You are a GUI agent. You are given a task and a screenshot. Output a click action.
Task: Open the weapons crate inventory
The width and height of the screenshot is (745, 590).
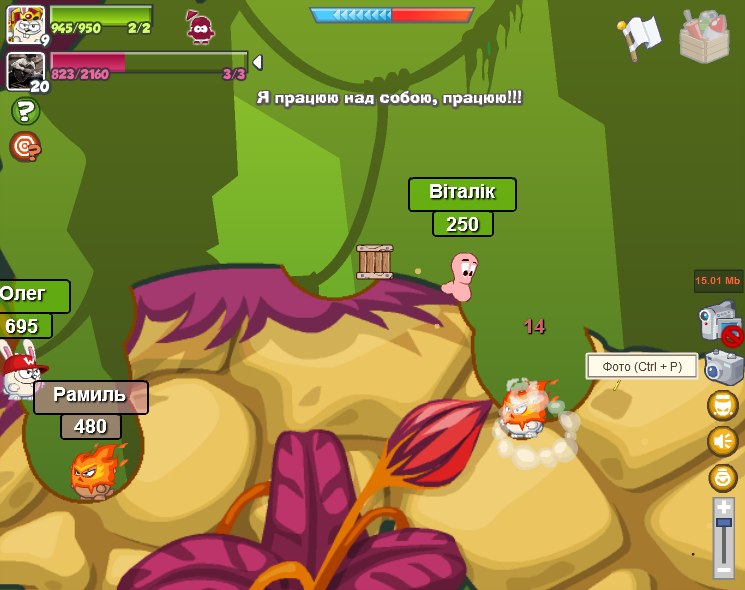coord(704,38)
